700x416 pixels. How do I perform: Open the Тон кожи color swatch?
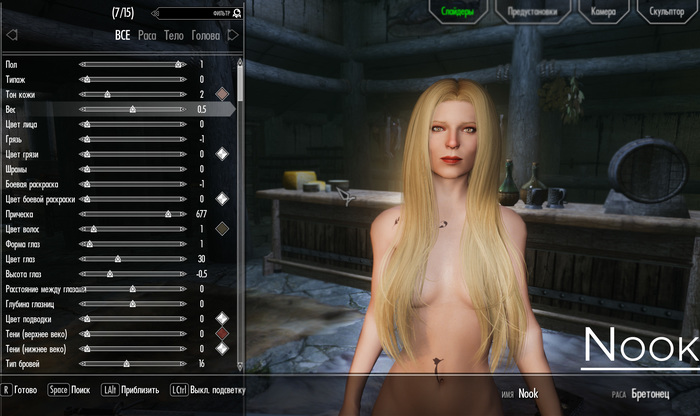pos(223,94)
